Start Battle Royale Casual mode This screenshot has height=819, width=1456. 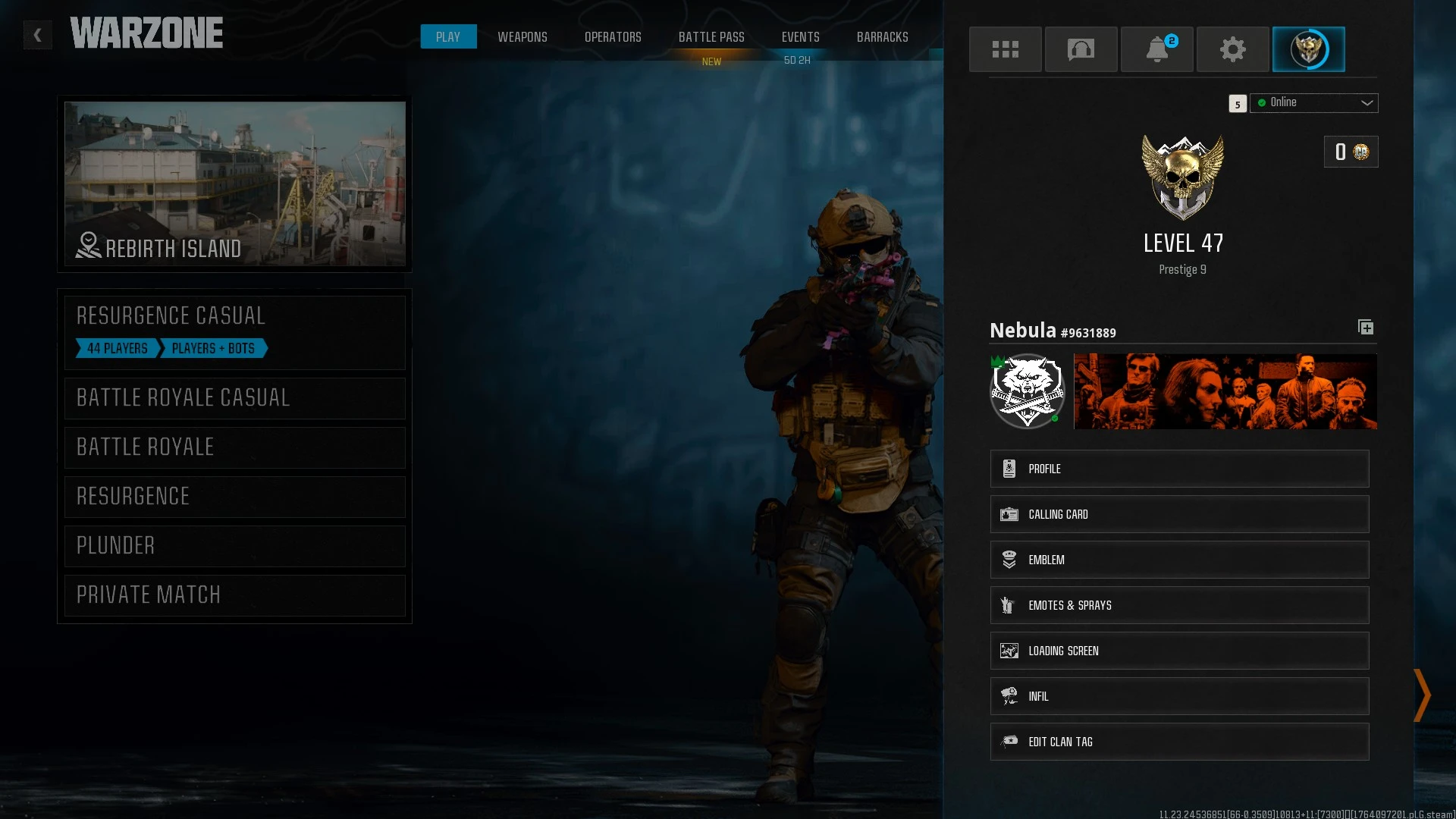(234, 397)
